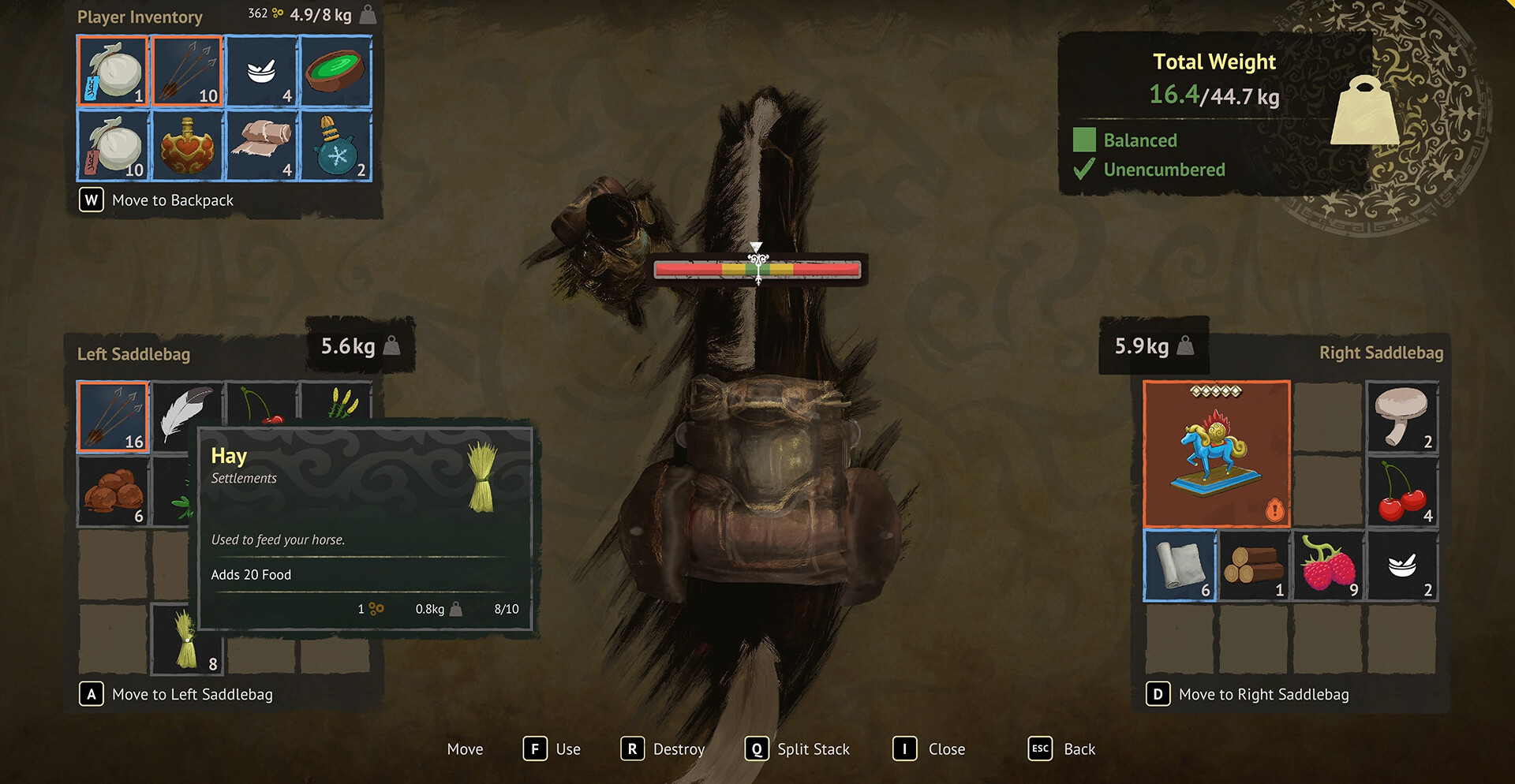The width and height of the screenshot is (1515, 784).
Task: Select the 10 arrows slot in Player Inventory
Action: pos(187,72)
